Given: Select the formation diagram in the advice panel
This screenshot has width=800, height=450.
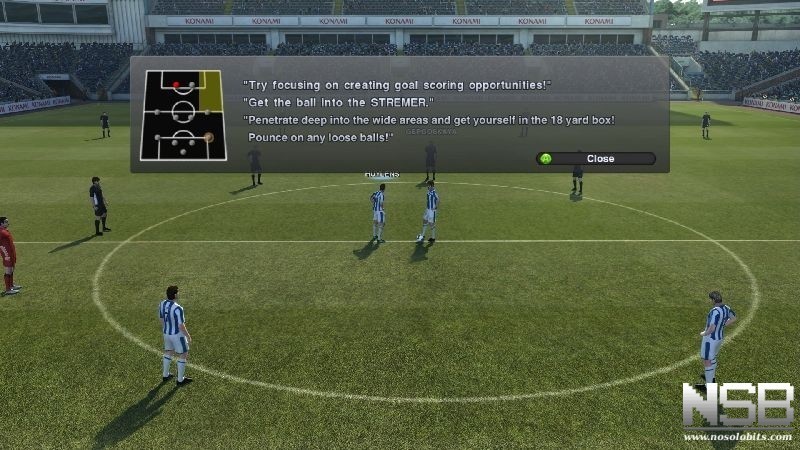Looking at the screenshot, I should (183, 115).
